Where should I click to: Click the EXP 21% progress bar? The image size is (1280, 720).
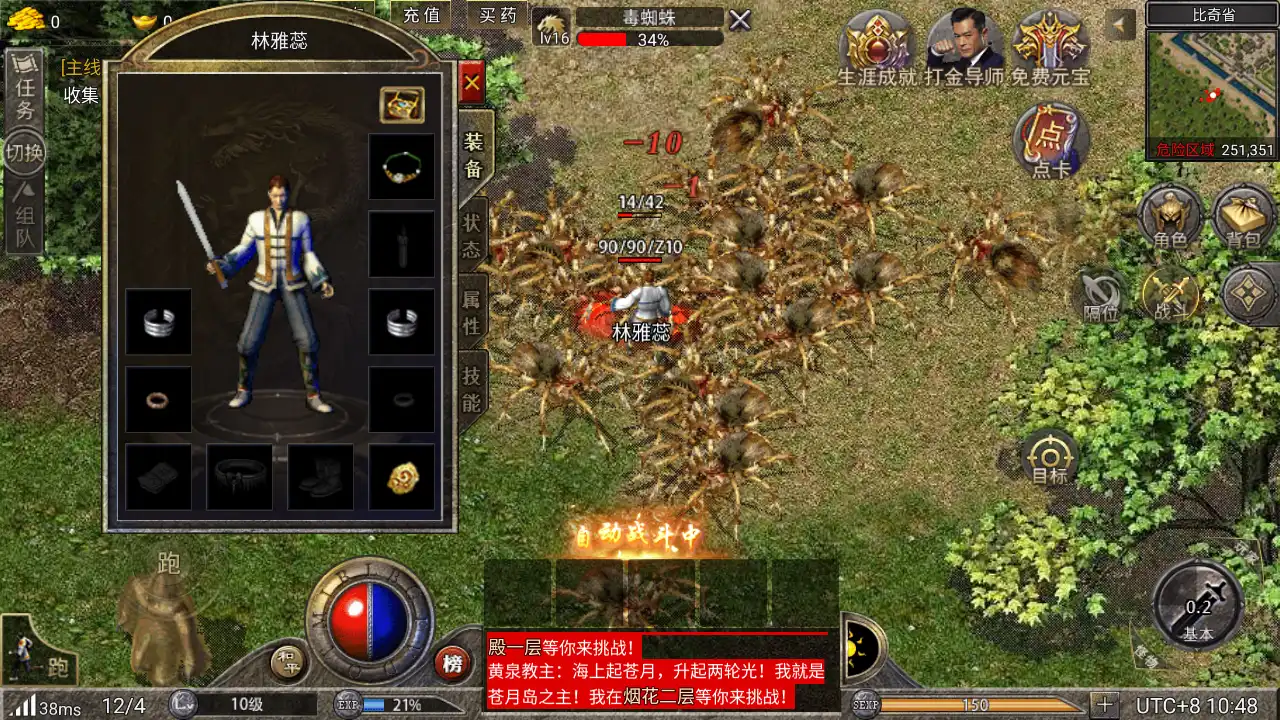pos(390,703)
